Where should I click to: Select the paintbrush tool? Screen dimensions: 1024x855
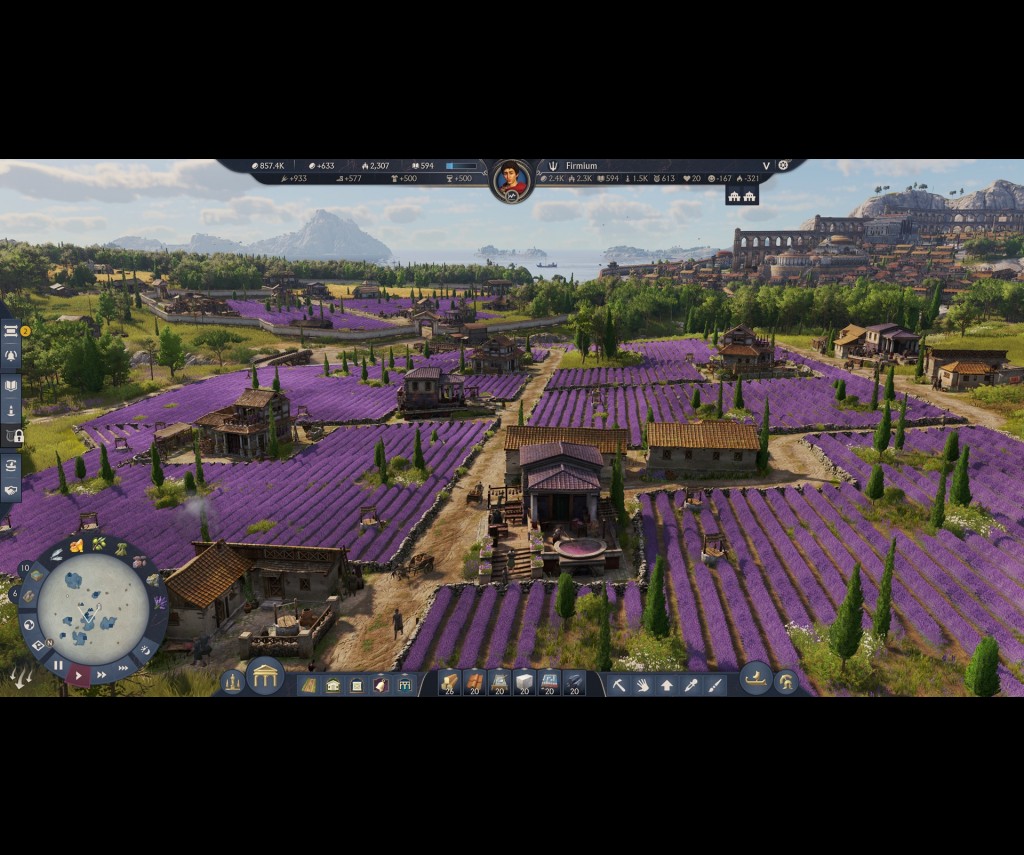tap(715, 685)
